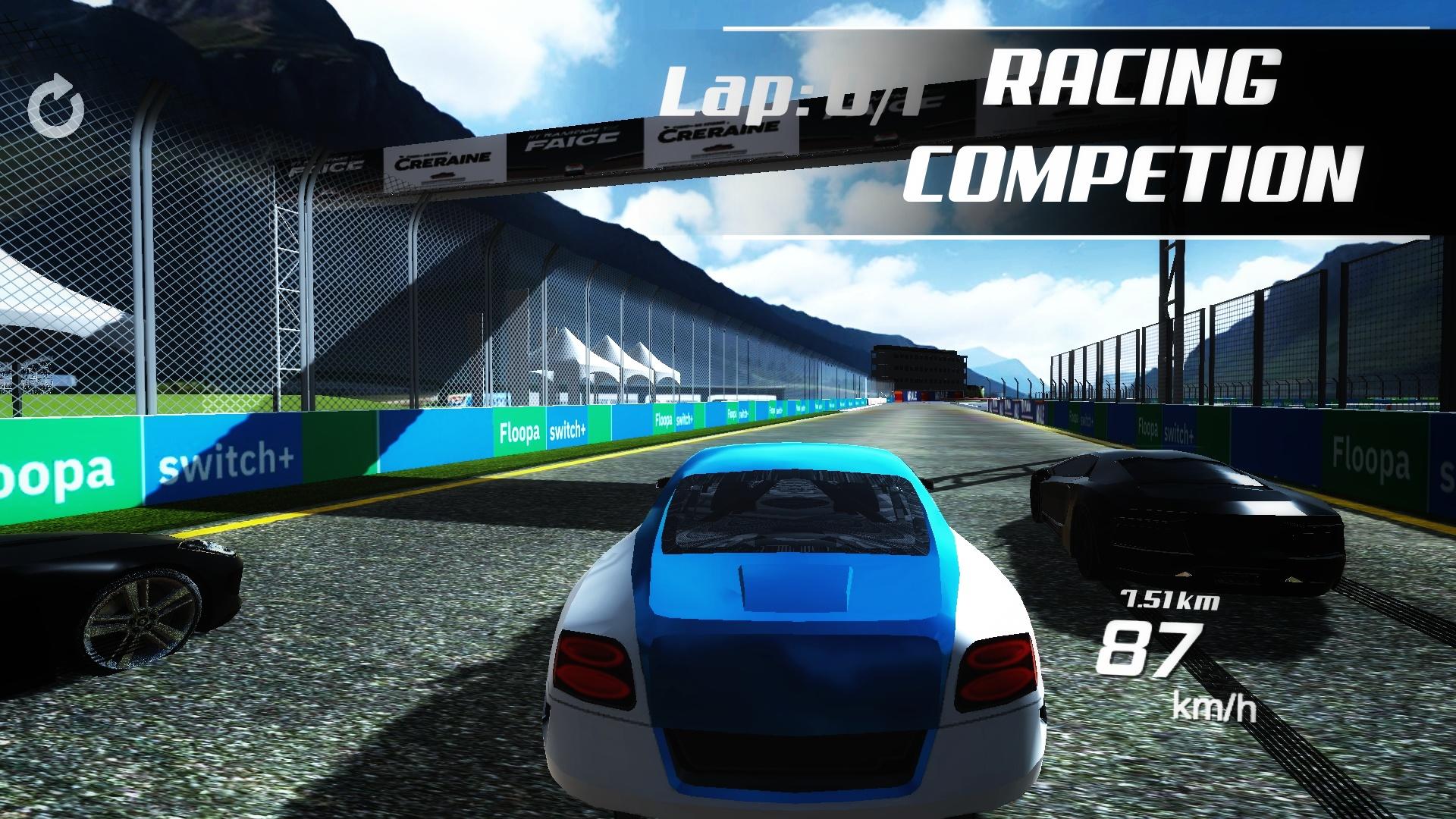Tap the 7.51 km distance indicator
The width and height of the screenshot is (1456, 819).
point(1169,599)
